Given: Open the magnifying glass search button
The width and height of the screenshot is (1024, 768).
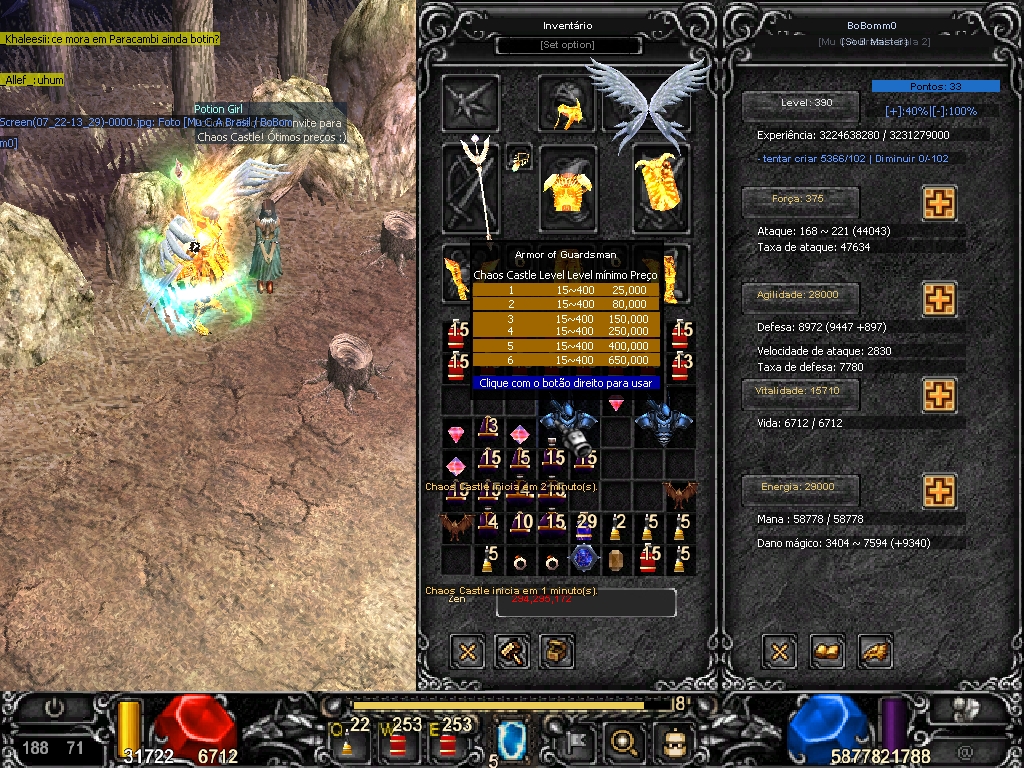Looking at the screenshot, I should click(625, 741).
